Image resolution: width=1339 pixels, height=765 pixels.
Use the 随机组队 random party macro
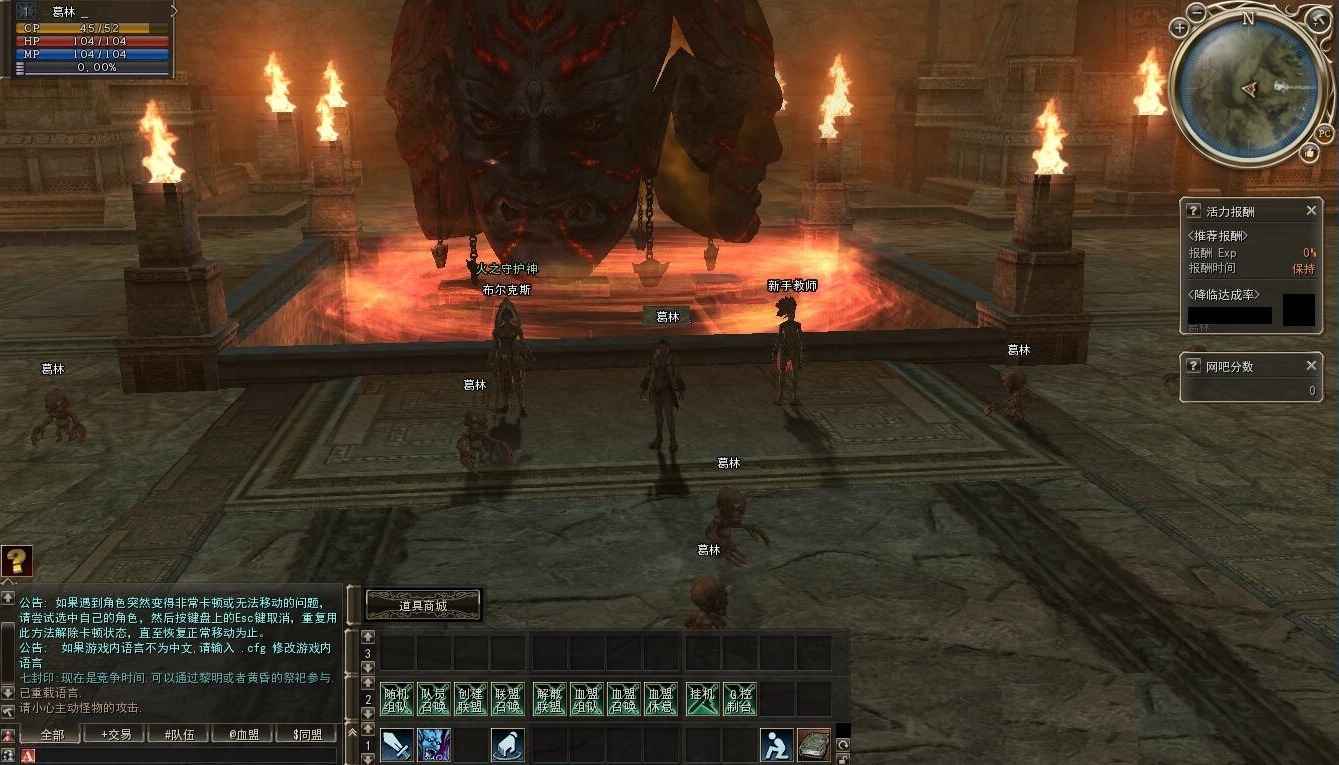(397, 699)
